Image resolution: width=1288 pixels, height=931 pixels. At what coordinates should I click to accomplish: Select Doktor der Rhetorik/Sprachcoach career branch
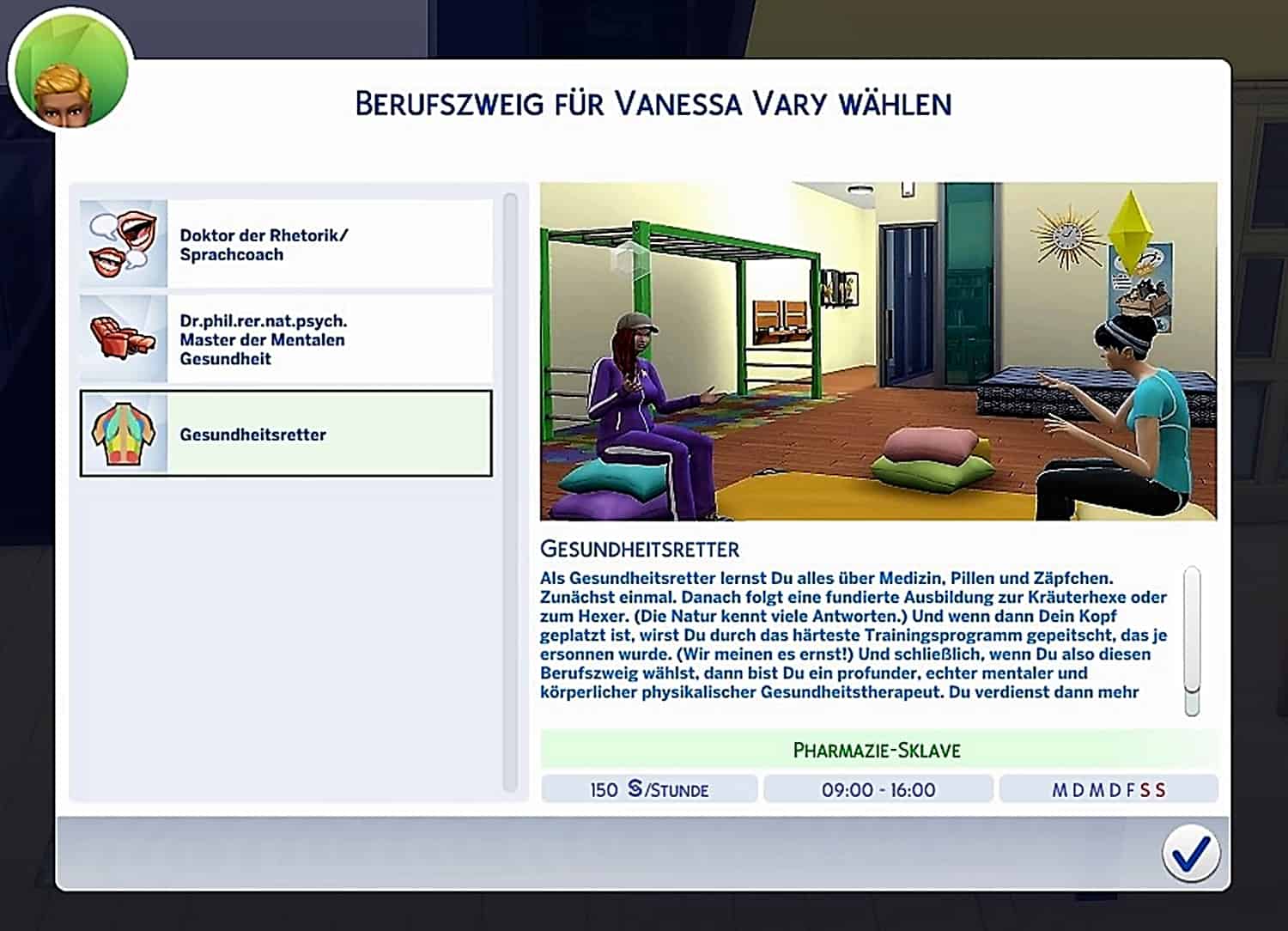coord(286,245)
